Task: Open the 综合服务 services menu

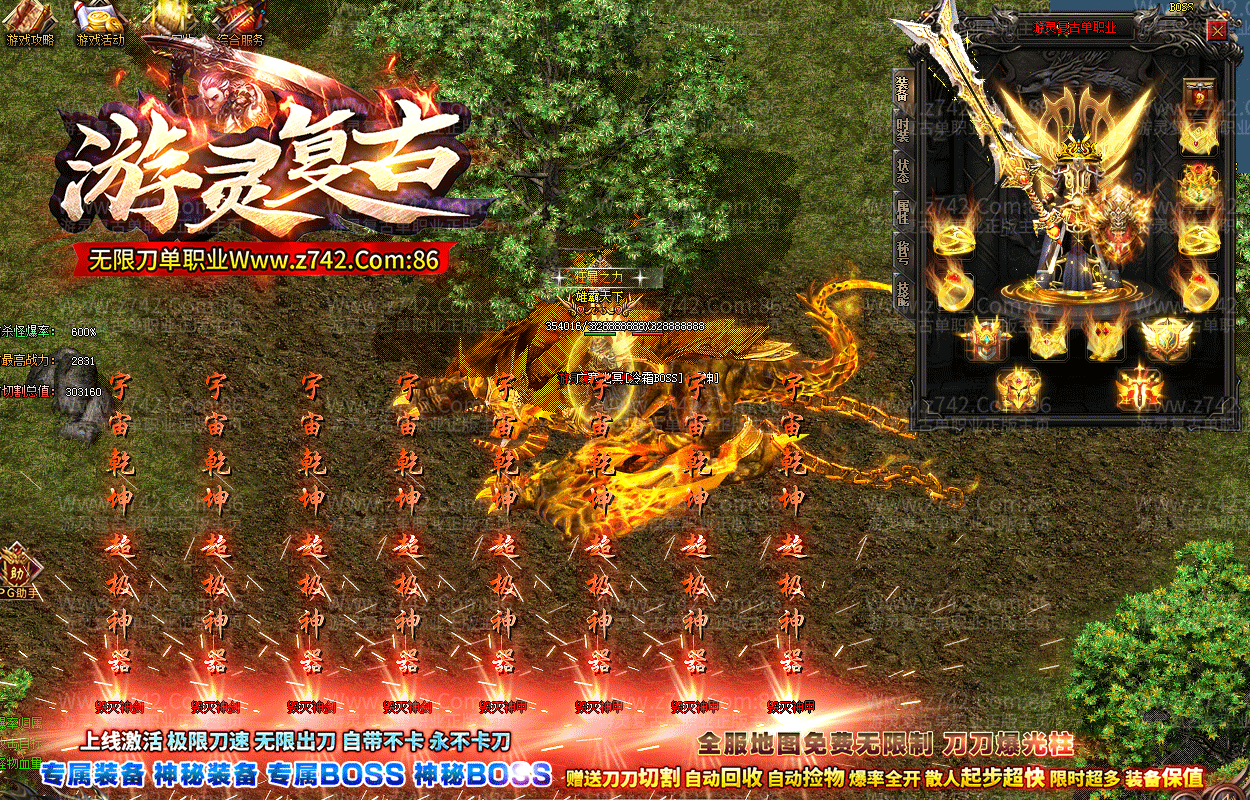Action: point(240,25)
